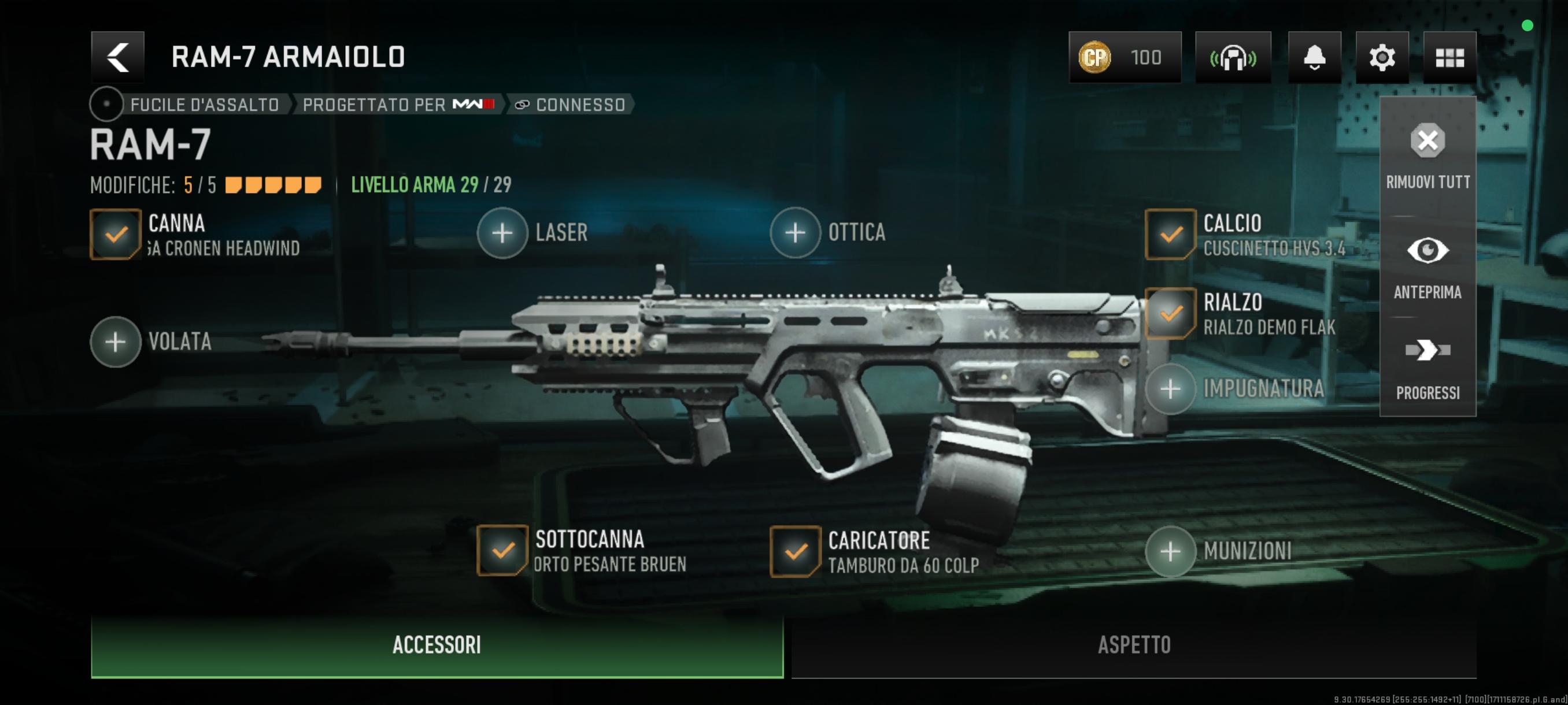Open the grid menu icon
Screen dimensions: 1568x705
(x=1449, y=57)
